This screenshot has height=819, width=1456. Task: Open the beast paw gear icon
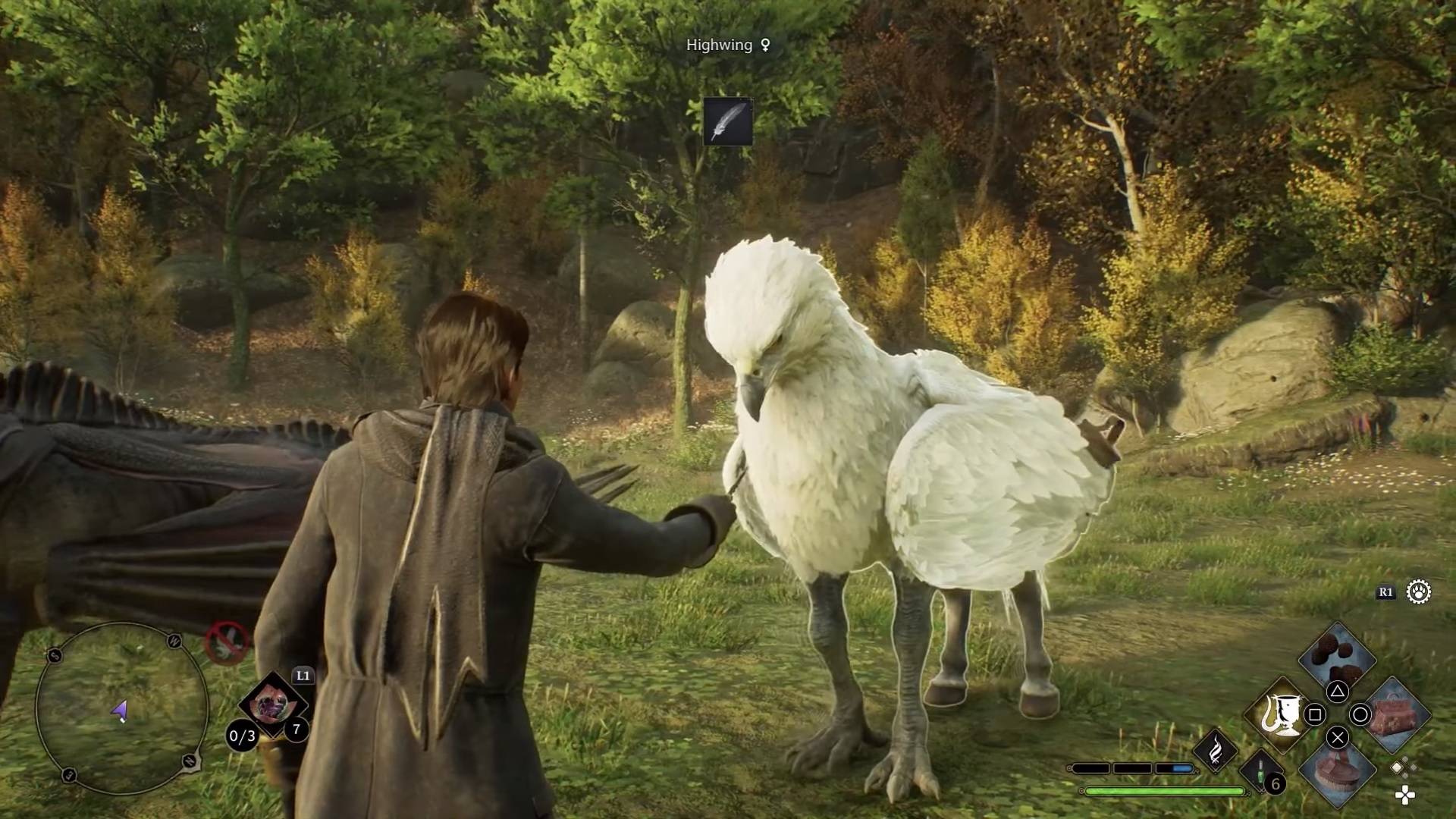click(1418, 592)
